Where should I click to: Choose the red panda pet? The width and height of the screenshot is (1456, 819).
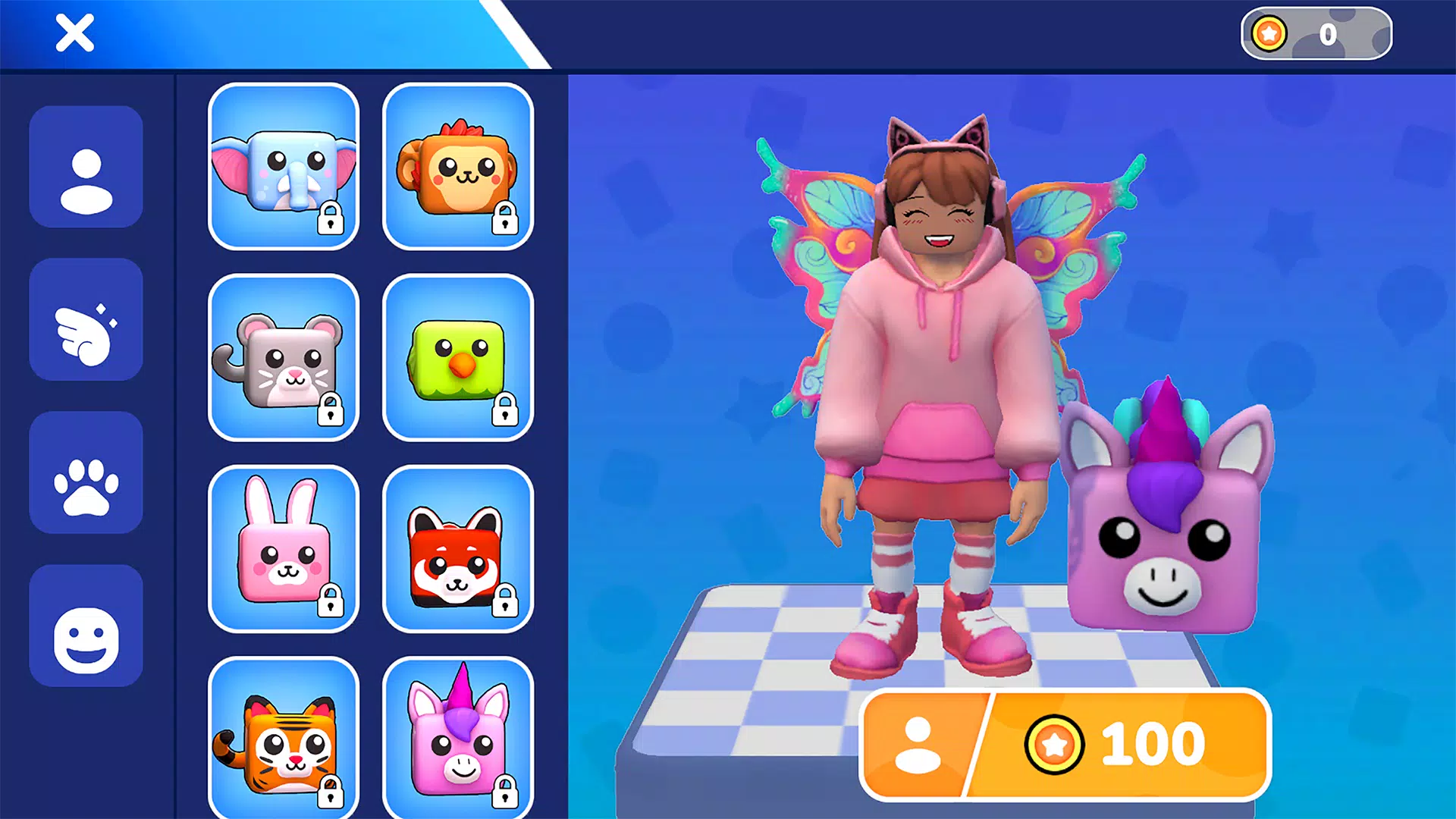pos(459,548)
